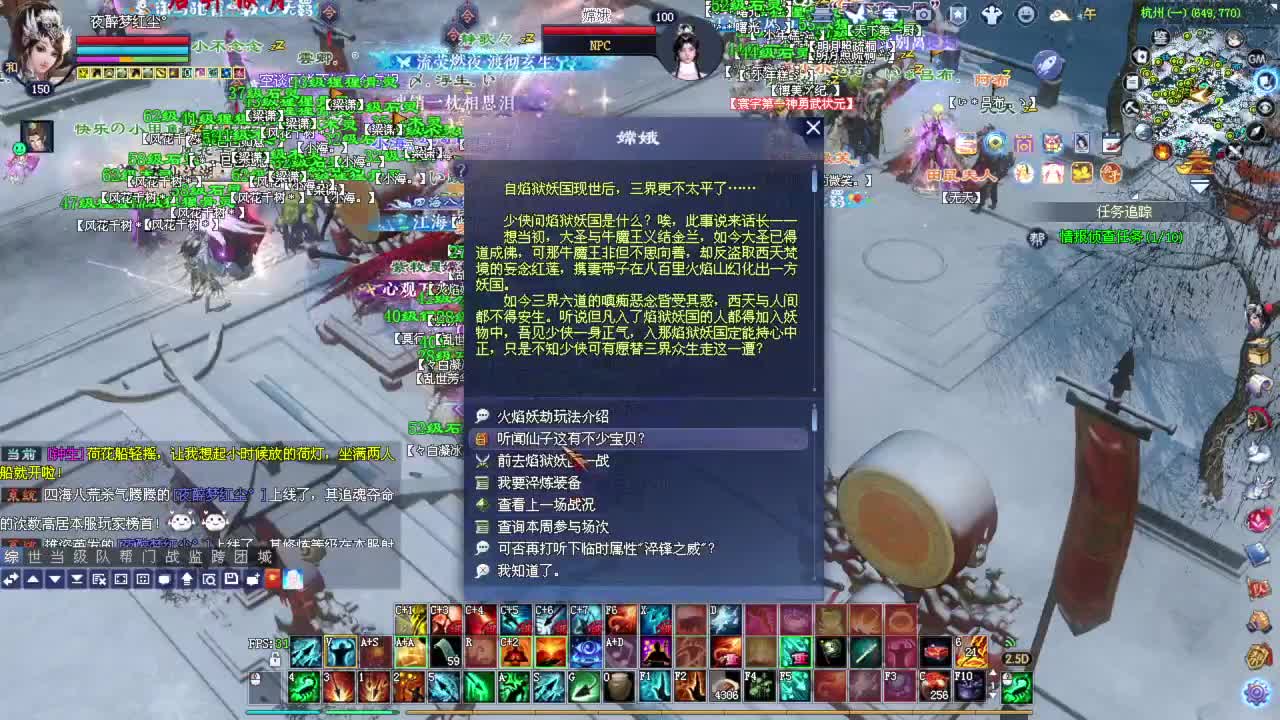1280x720 pixels.
Task: Click the smiley emote icon in the top bar
Action: pos(1026,14)
